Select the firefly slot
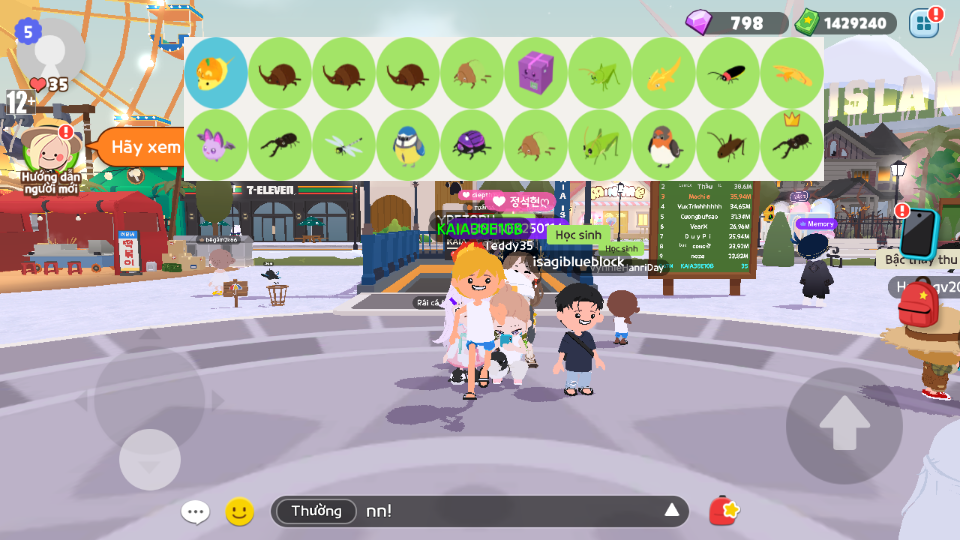960x540 pixels. coord(728,73)
